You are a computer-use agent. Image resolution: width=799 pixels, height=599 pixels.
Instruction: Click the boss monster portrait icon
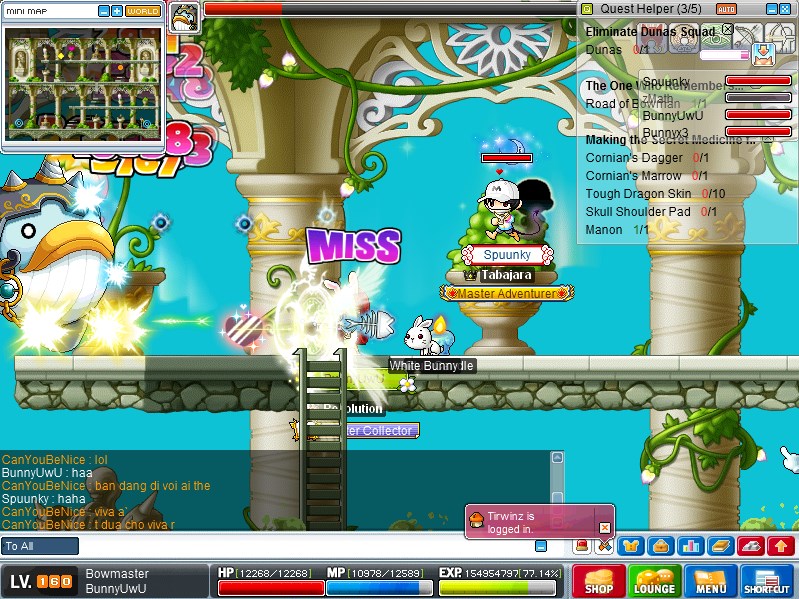coord(184,17)
